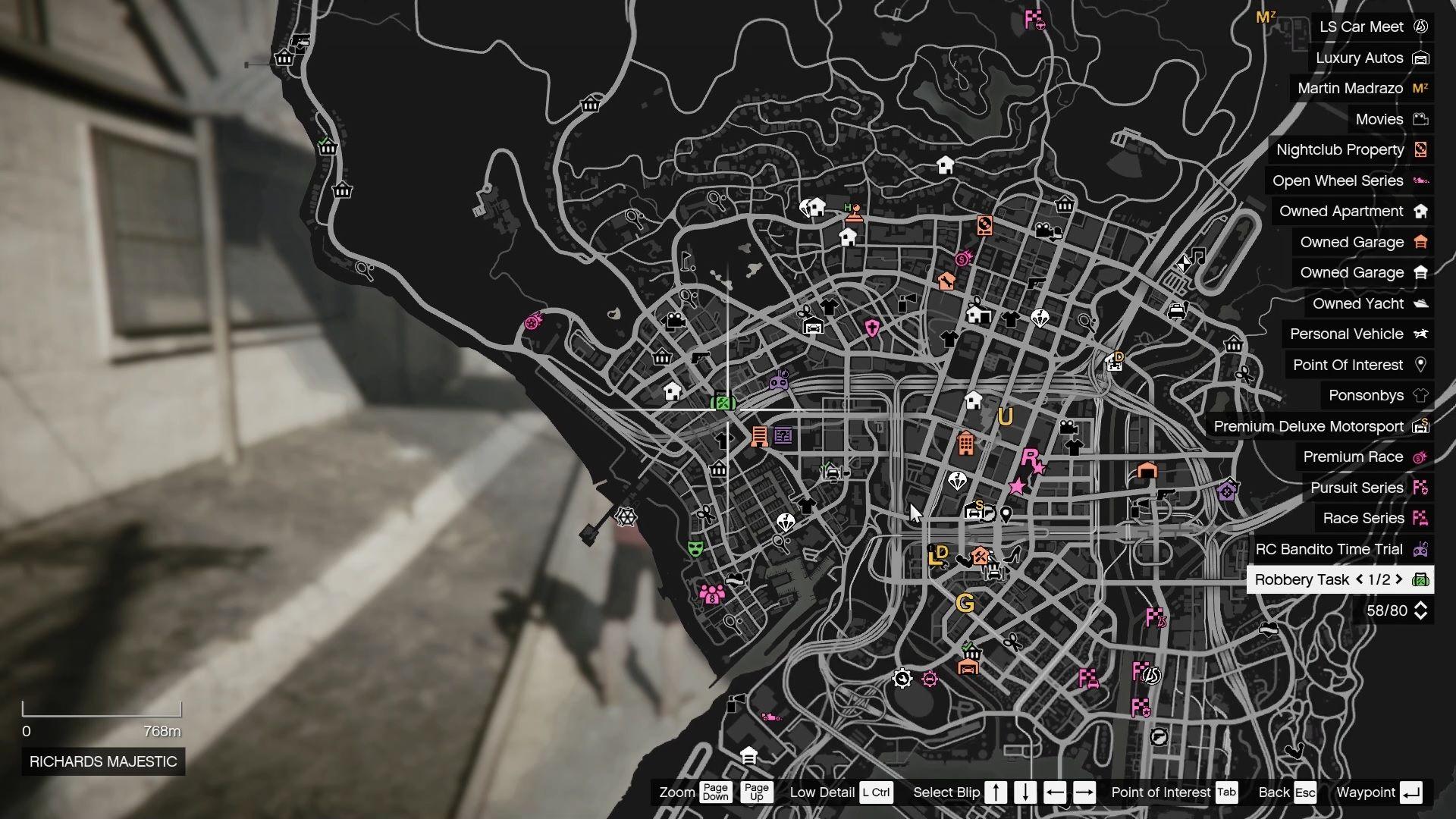The image size is (1456, 819).
Task: Select the Owned Apartment house icon in legend
Action: click(x=1420, y=211)
